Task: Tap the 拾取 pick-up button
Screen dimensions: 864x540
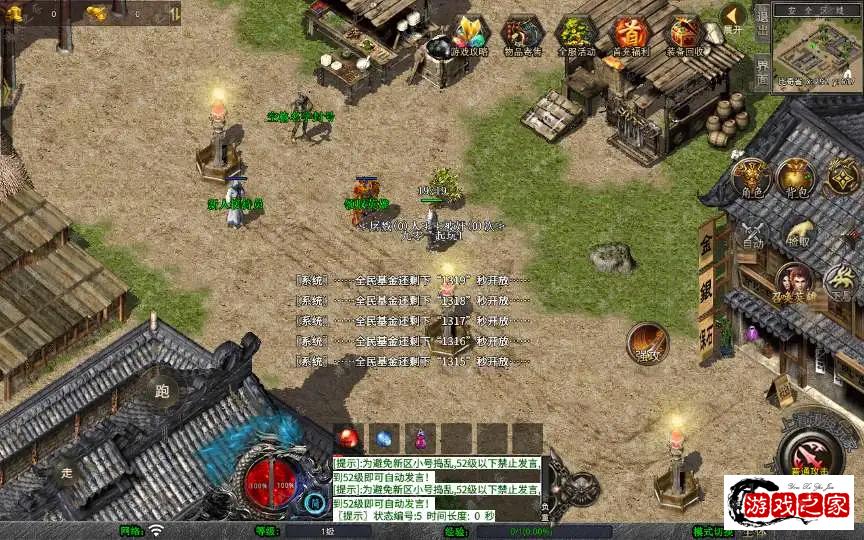Action: 799,234
